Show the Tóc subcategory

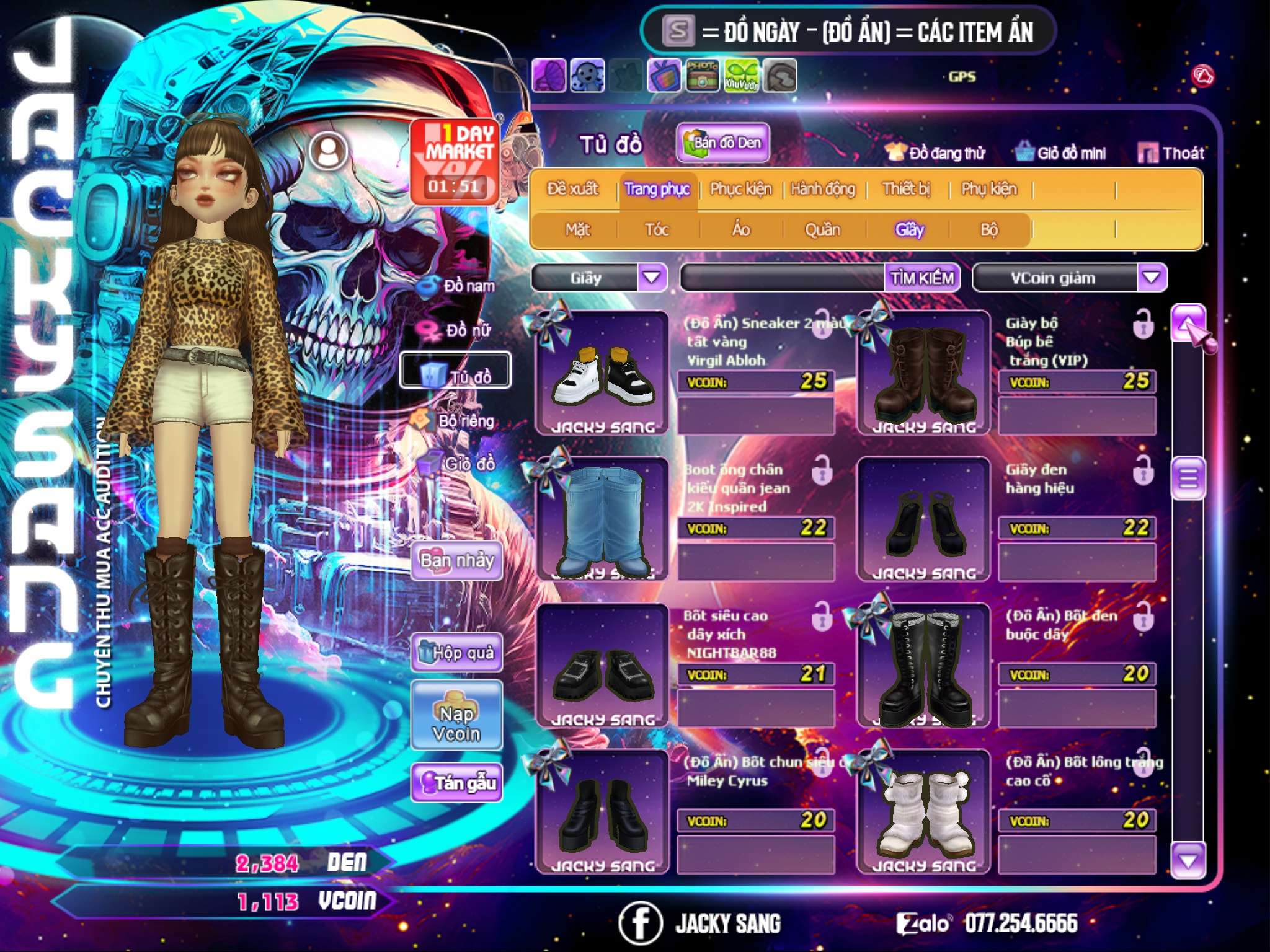coord(657,230)
